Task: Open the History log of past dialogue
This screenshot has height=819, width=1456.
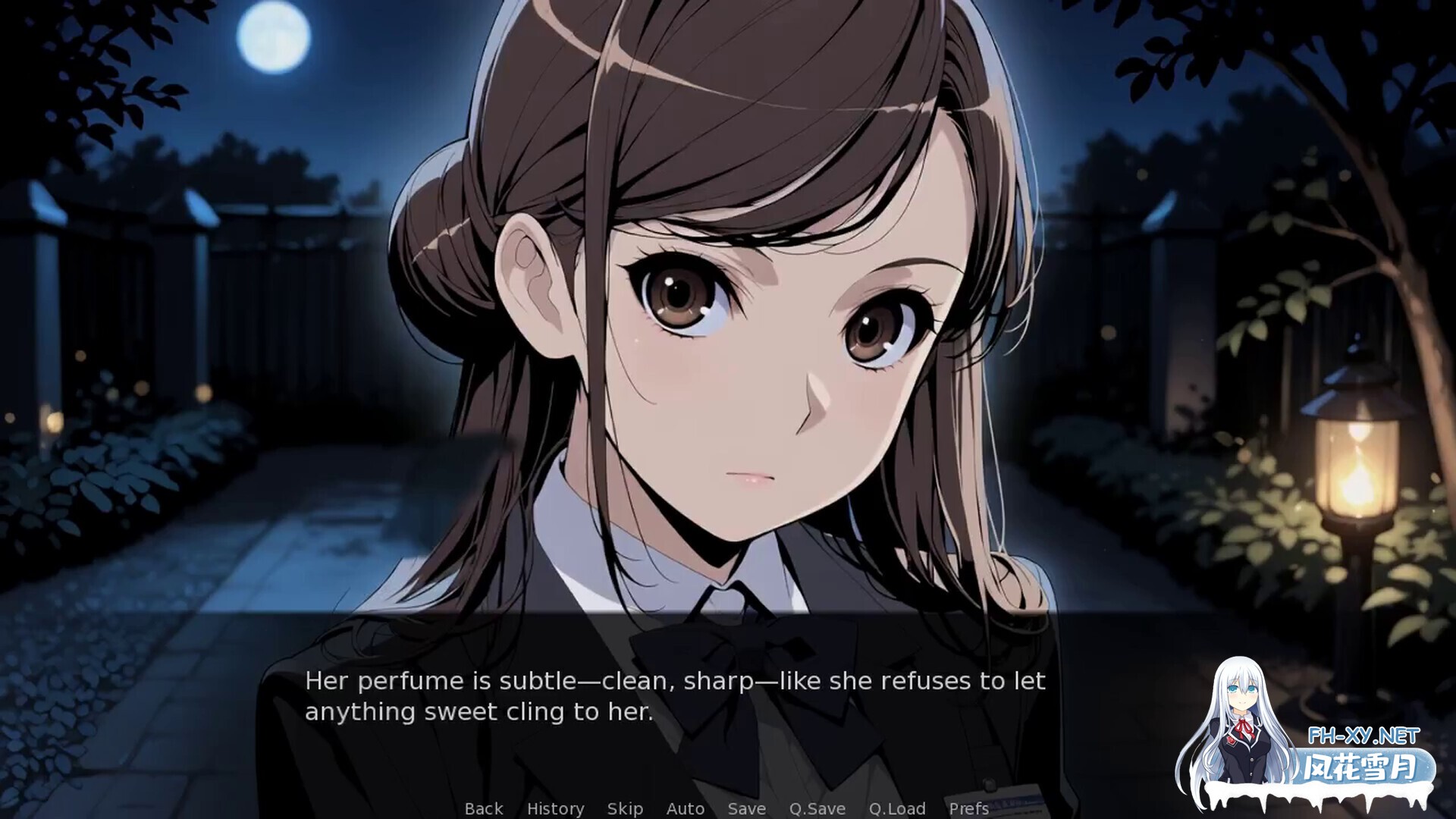Action: (x=557, y=808)
